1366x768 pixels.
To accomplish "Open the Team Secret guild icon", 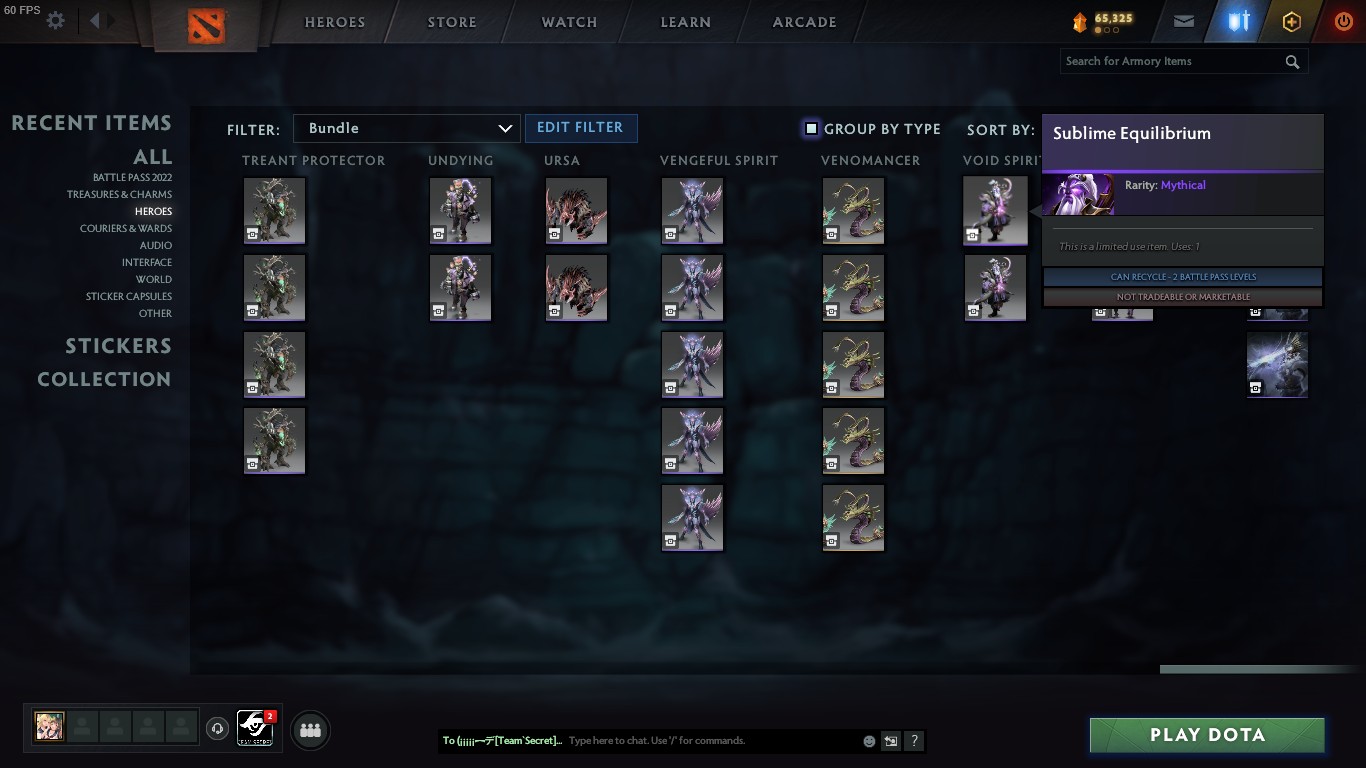I will coord(255,729).
